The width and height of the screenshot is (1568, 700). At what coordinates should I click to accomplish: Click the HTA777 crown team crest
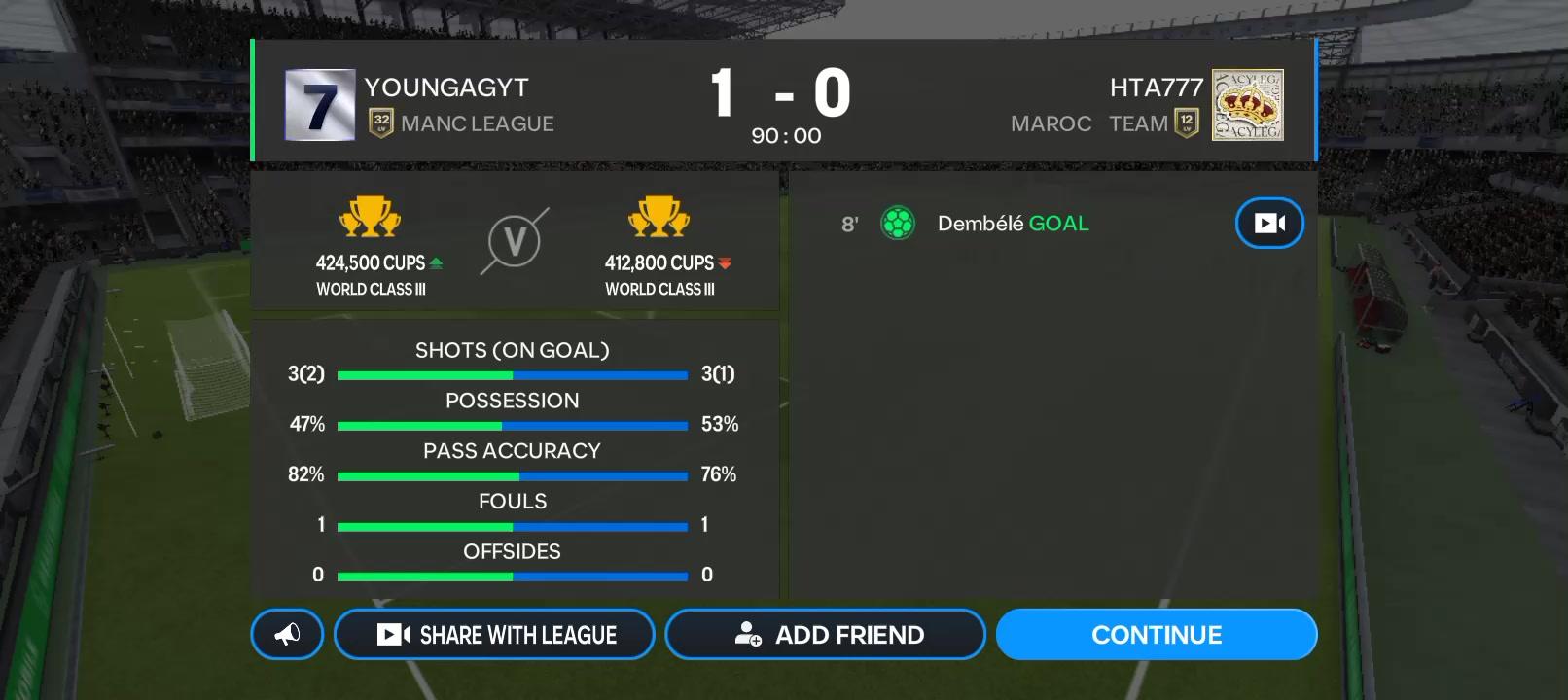pos(1248,102)
